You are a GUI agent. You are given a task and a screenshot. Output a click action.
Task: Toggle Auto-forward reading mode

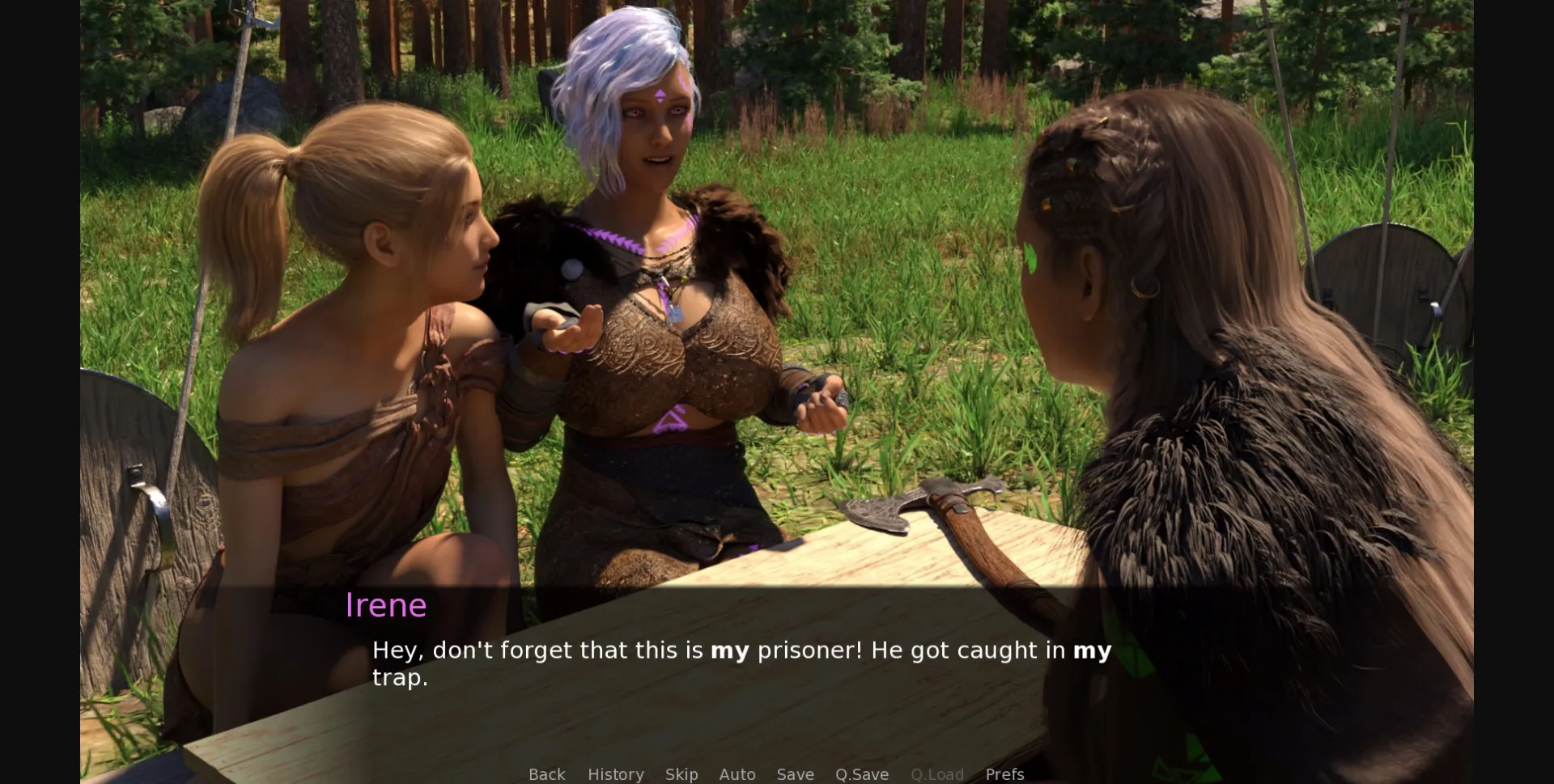[737, 774]
